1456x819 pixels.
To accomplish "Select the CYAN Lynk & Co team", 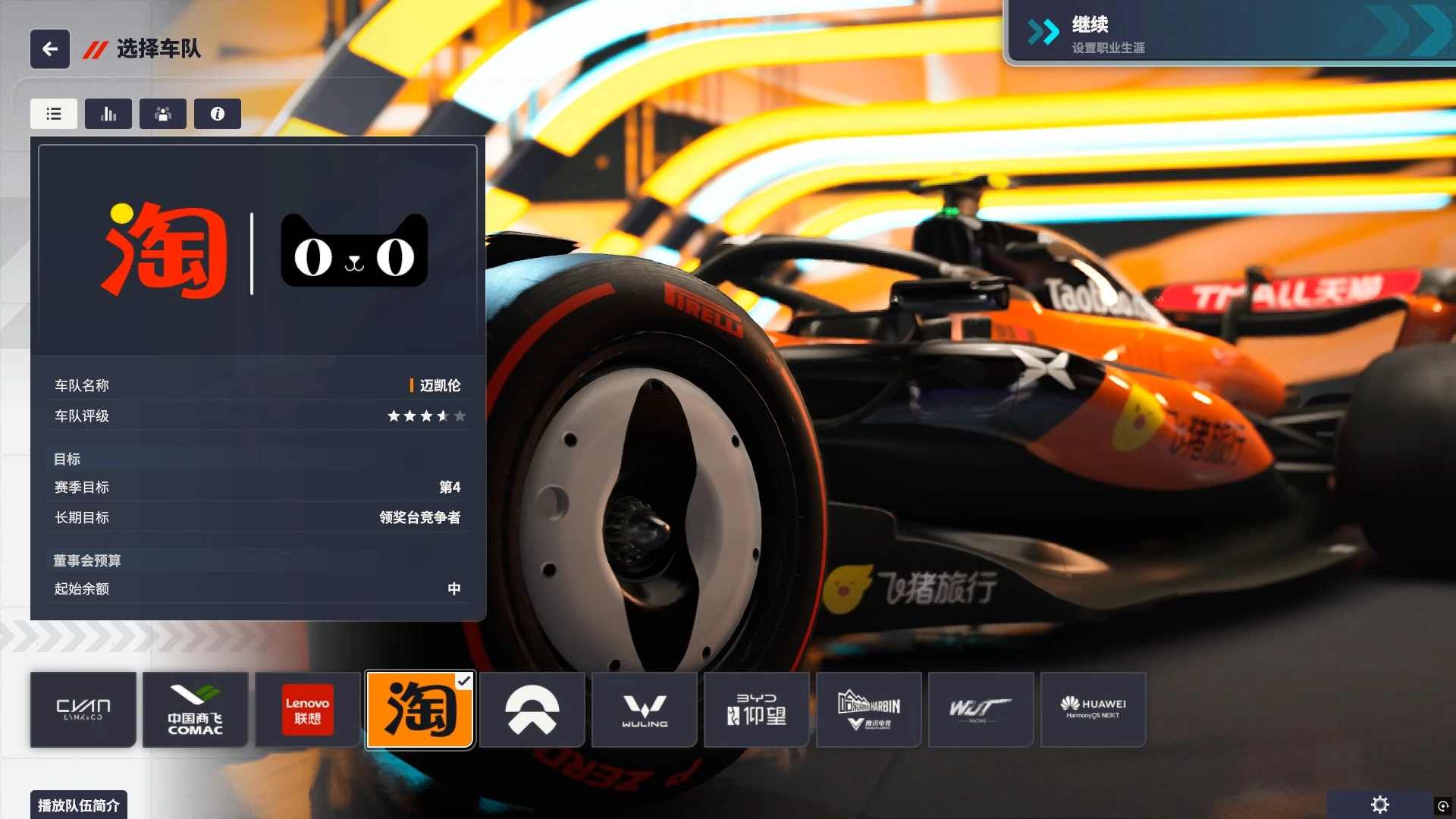I will 83,710.
